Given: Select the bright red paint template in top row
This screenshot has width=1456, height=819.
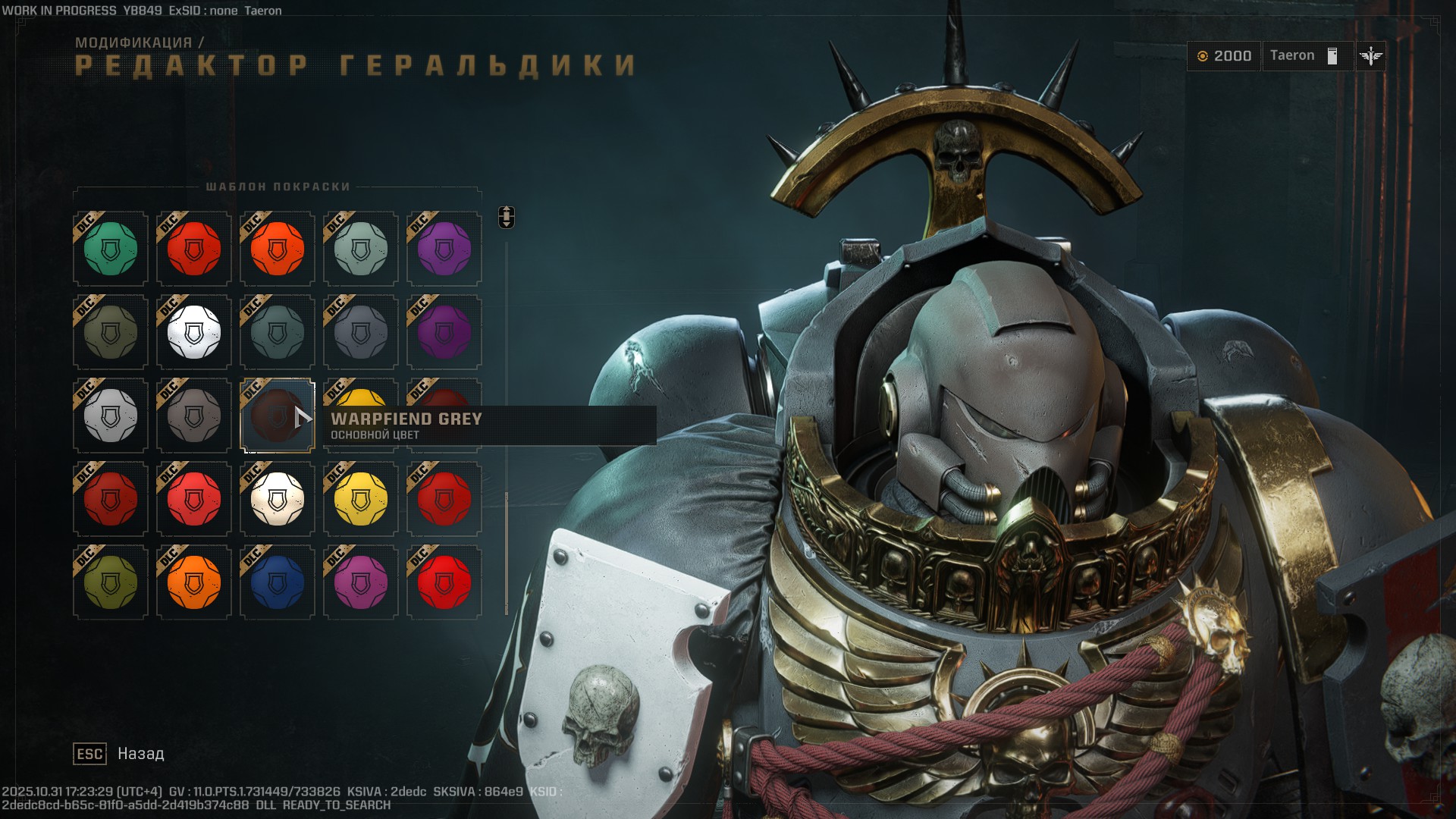Looking at the screenshot, I should point(193,248).
